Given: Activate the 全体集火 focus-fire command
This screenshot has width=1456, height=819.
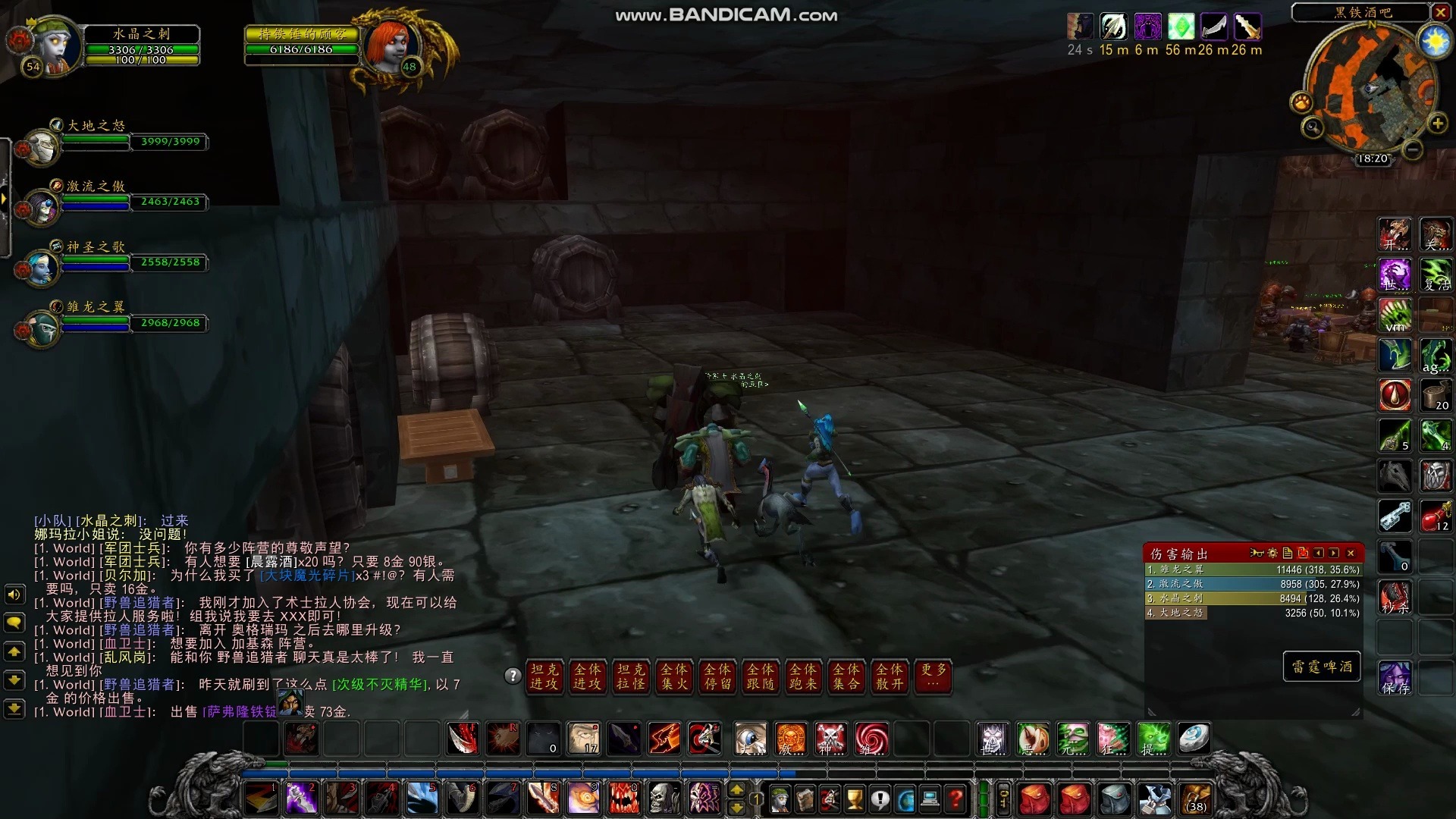Looking at the screenshot, I should tap(674, 676).
